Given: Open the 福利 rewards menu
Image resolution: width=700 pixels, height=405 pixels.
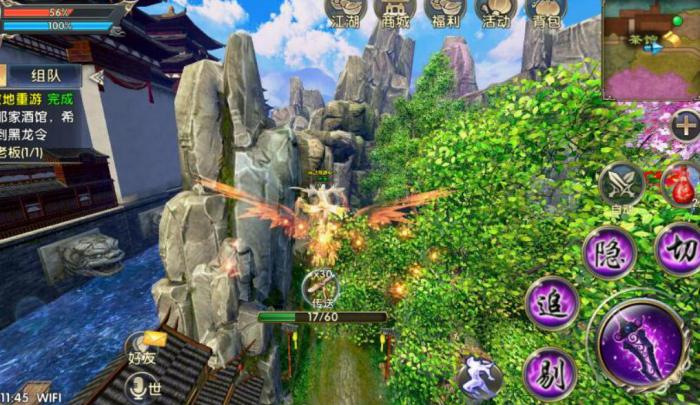Looking at the screenshot, I should (445, 12).
